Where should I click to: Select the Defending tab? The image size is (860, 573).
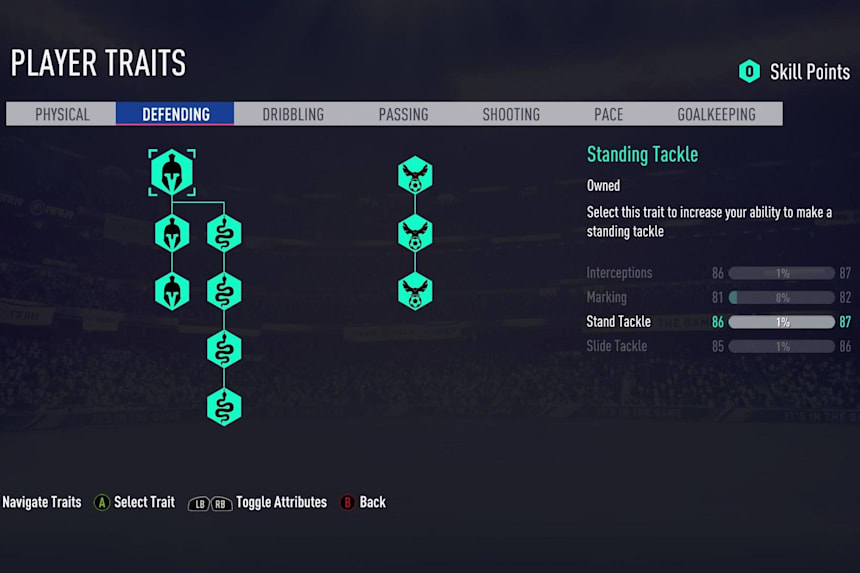coord(176,114)
